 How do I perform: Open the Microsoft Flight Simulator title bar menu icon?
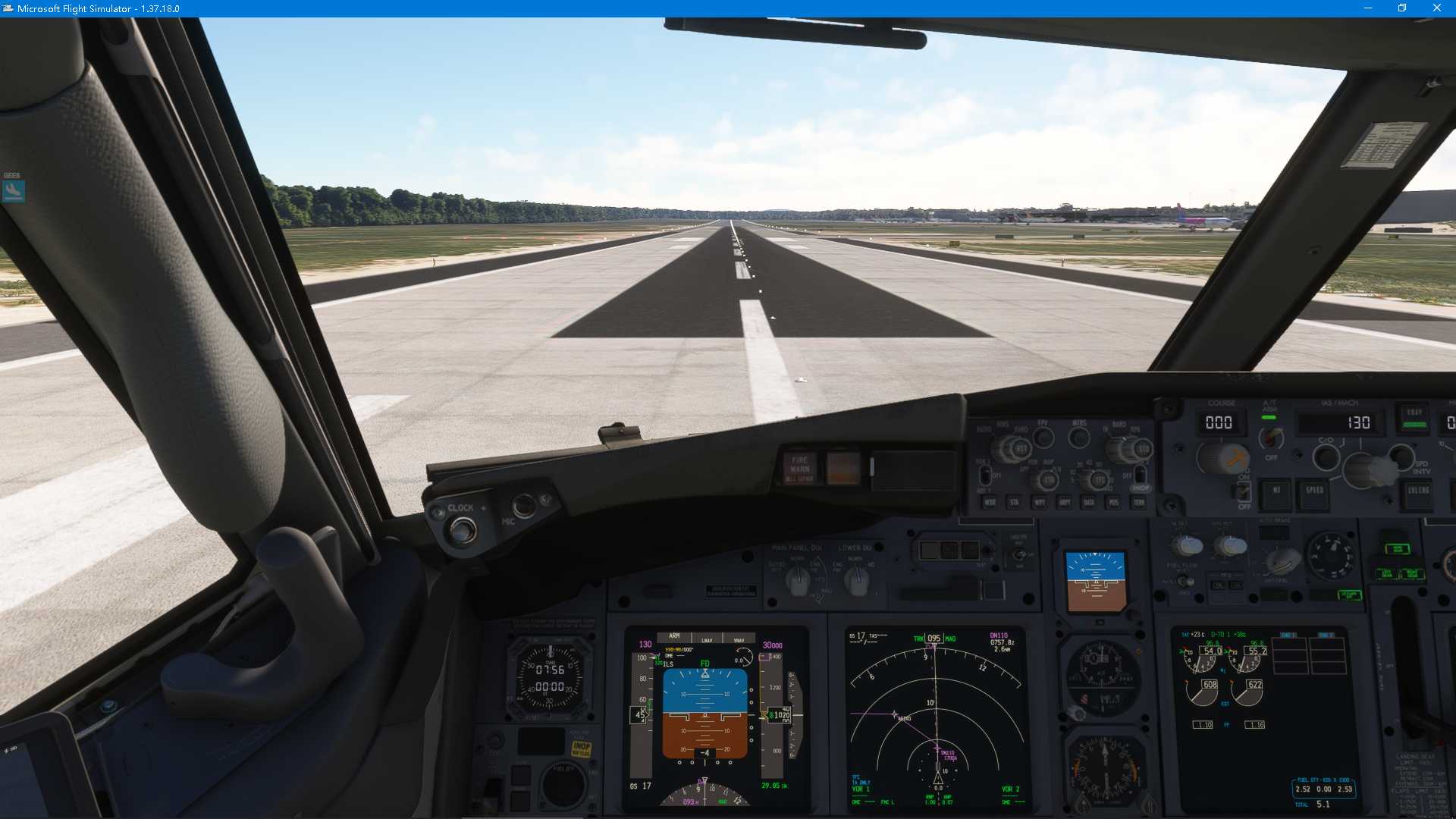(9, 8)
